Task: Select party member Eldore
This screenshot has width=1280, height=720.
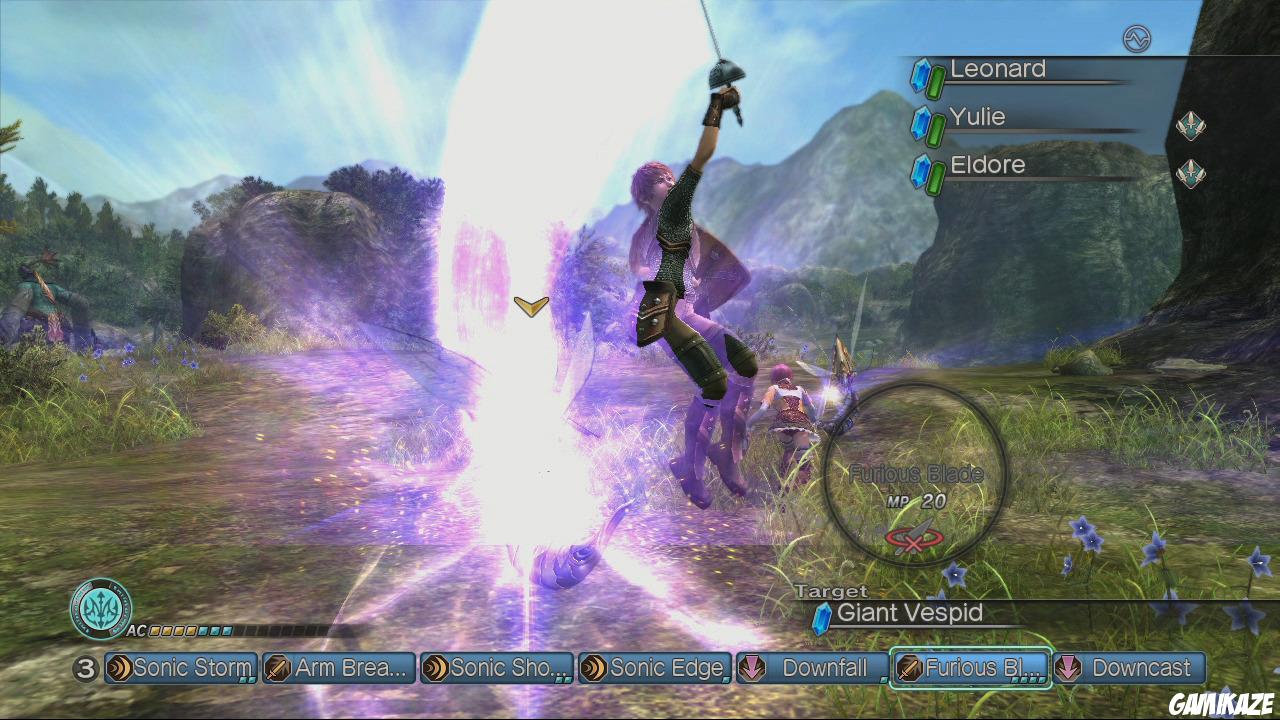Action: pos(987,166)
